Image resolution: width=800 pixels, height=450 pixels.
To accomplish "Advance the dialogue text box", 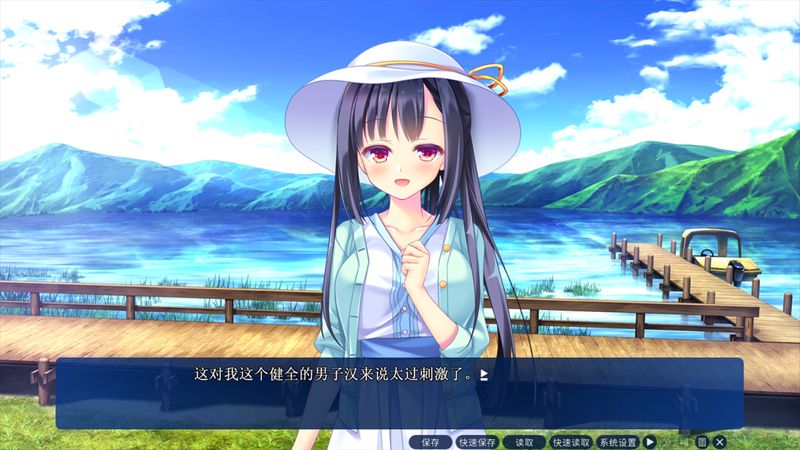I will tap(400, 392).
